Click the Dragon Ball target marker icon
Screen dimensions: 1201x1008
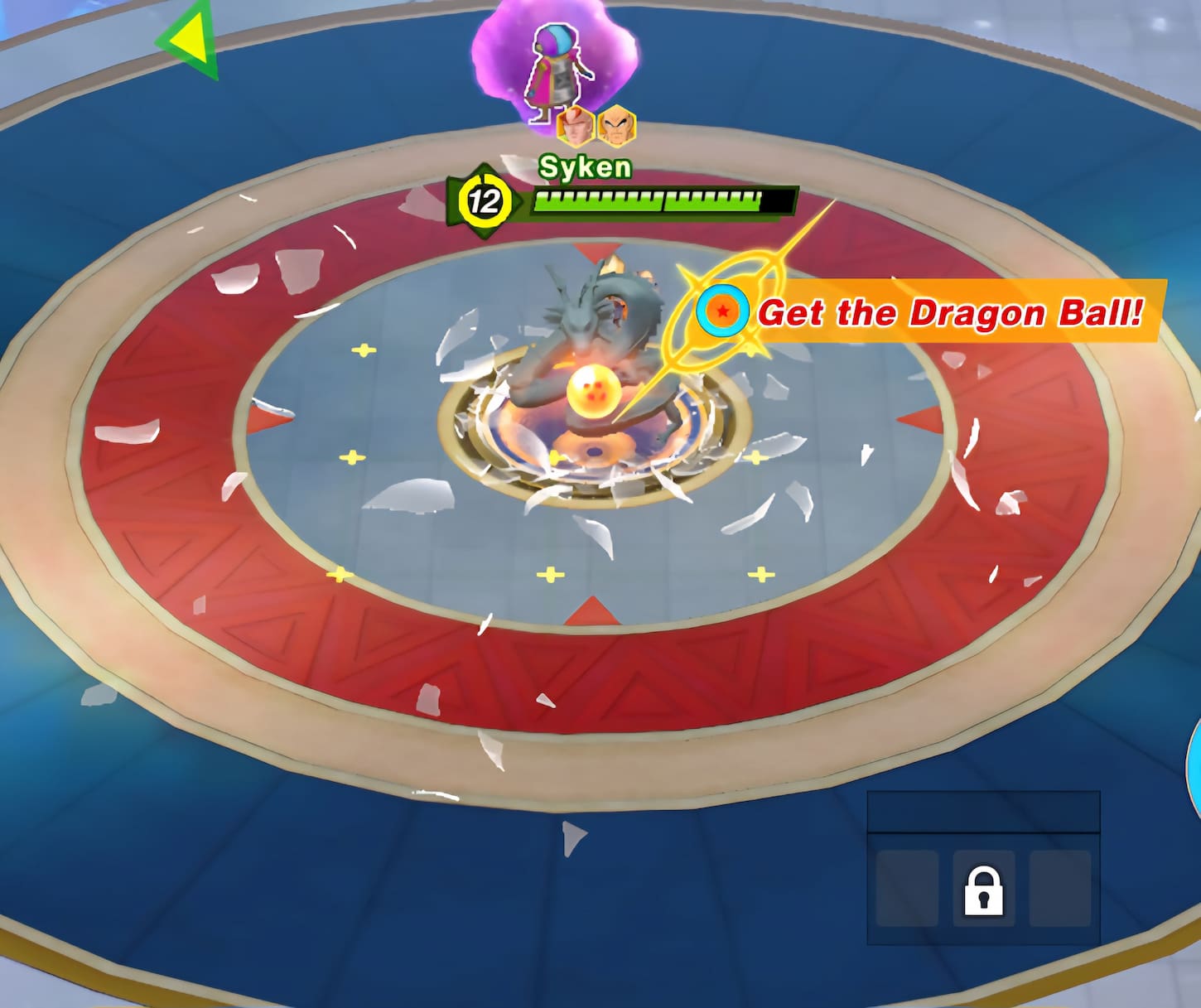pos(722,311)
